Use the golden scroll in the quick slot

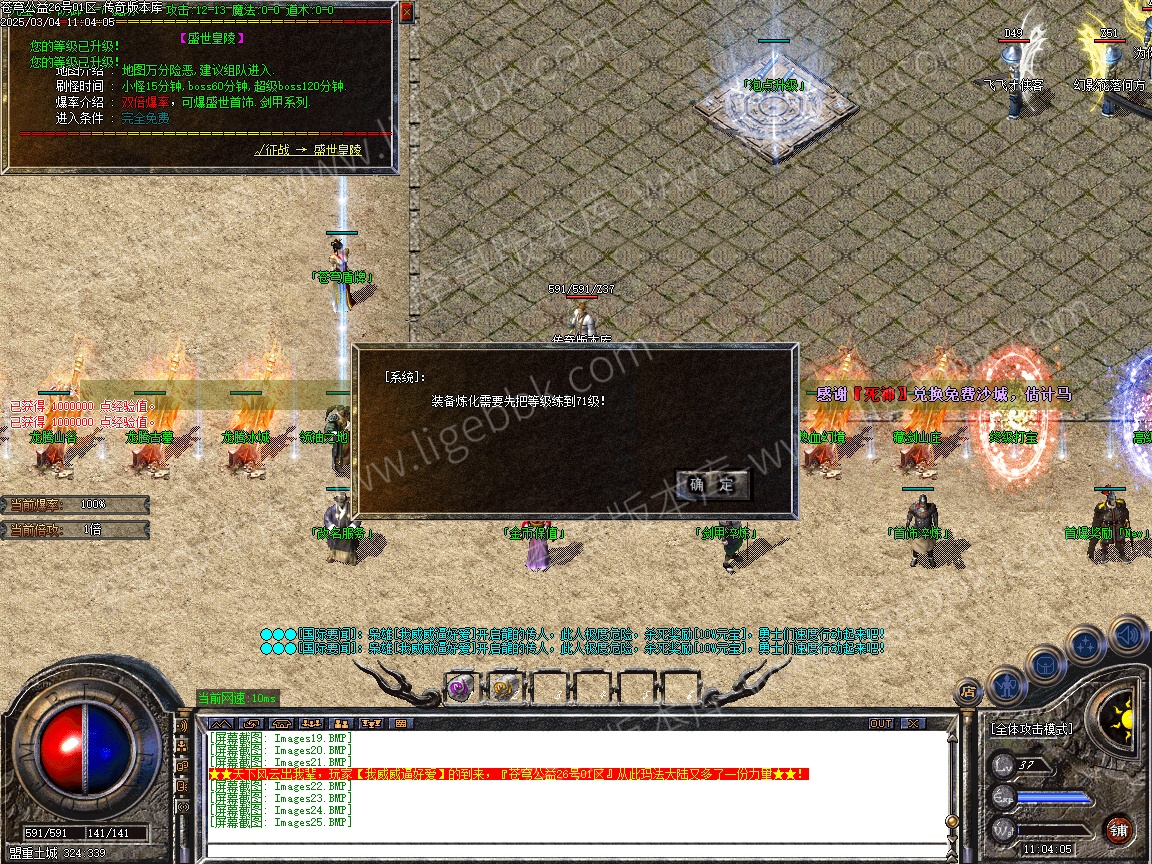(503, 688)
